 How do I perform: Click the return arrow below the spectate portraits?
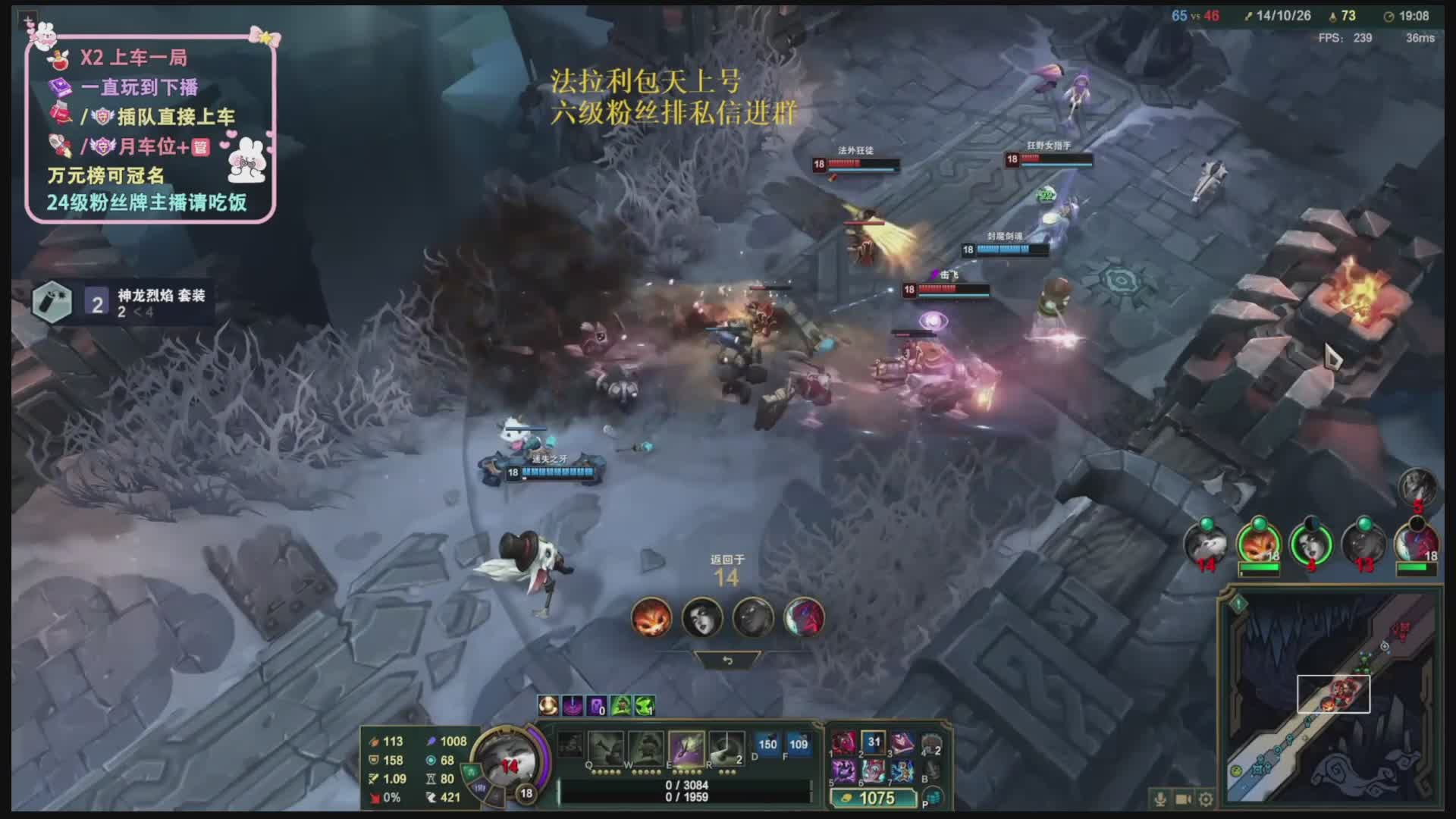[727, 661]
